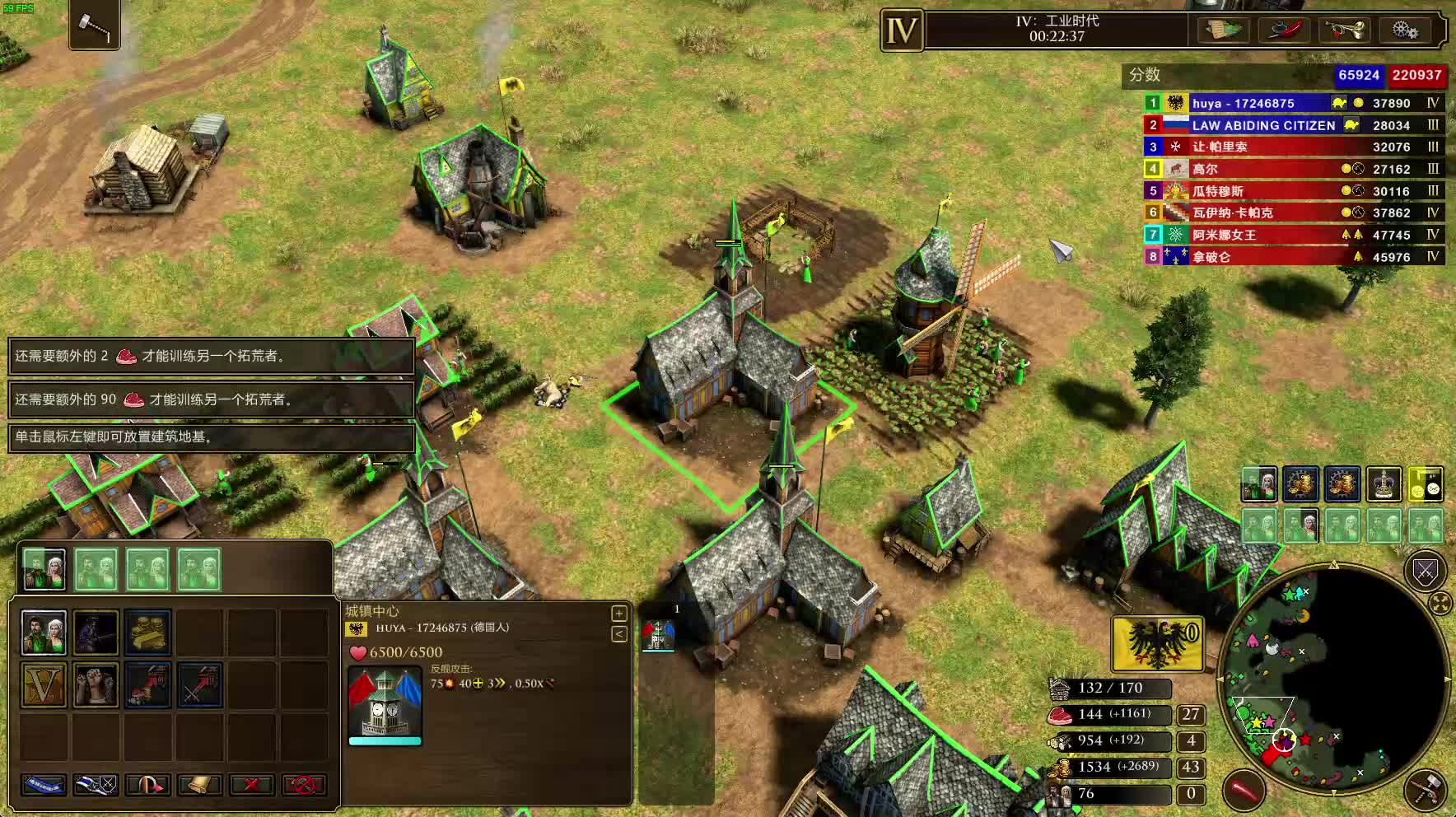Toggle the crossed swords shield minimap filter
Screen dimensions: 1456x817
[1425, 571]
